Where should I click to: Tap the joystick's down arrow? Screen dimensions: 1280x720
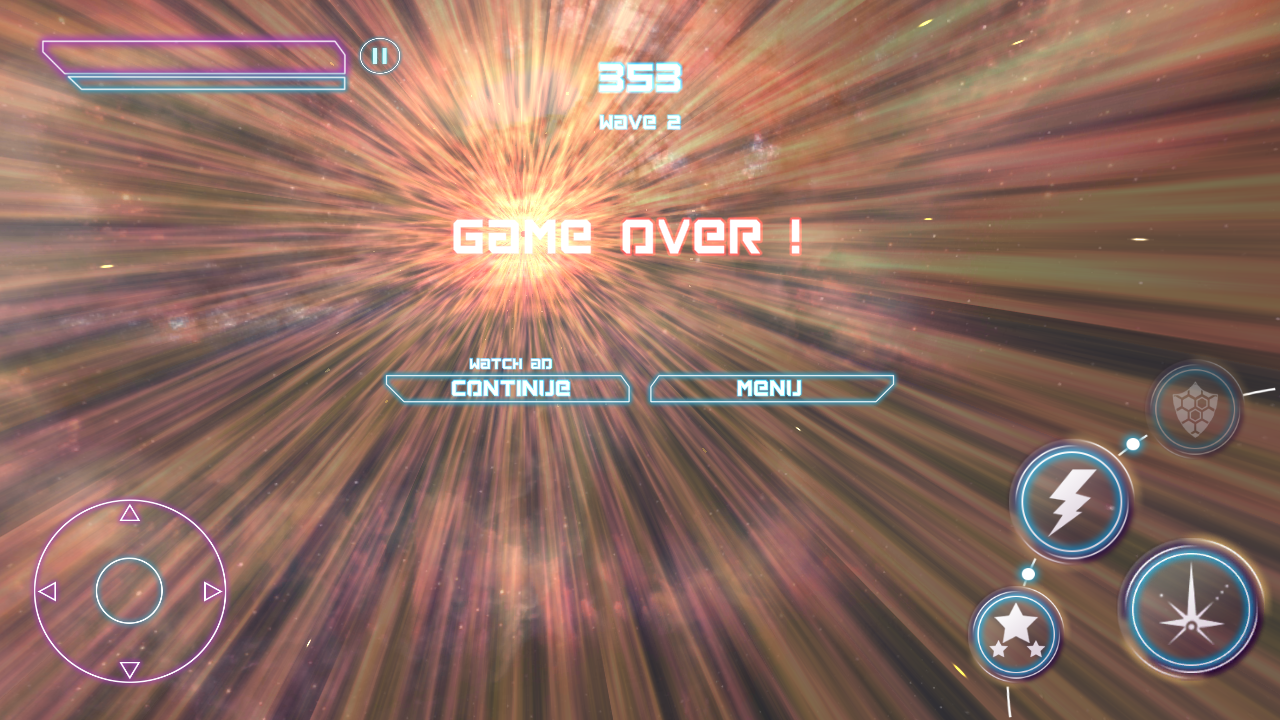(x=130, y=669)
